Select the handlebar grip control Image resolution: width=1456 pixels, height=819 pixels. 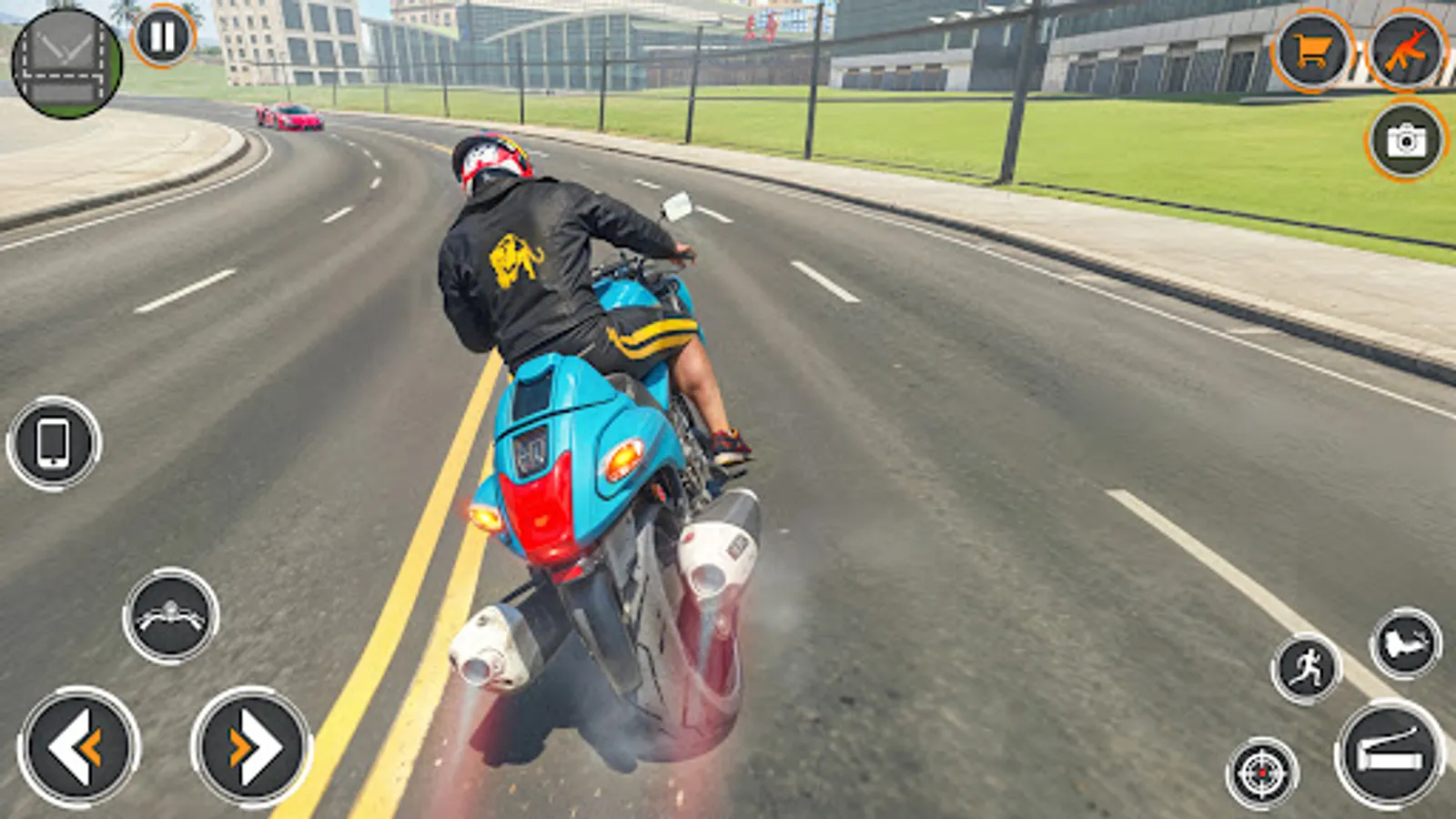click(173, 614)
